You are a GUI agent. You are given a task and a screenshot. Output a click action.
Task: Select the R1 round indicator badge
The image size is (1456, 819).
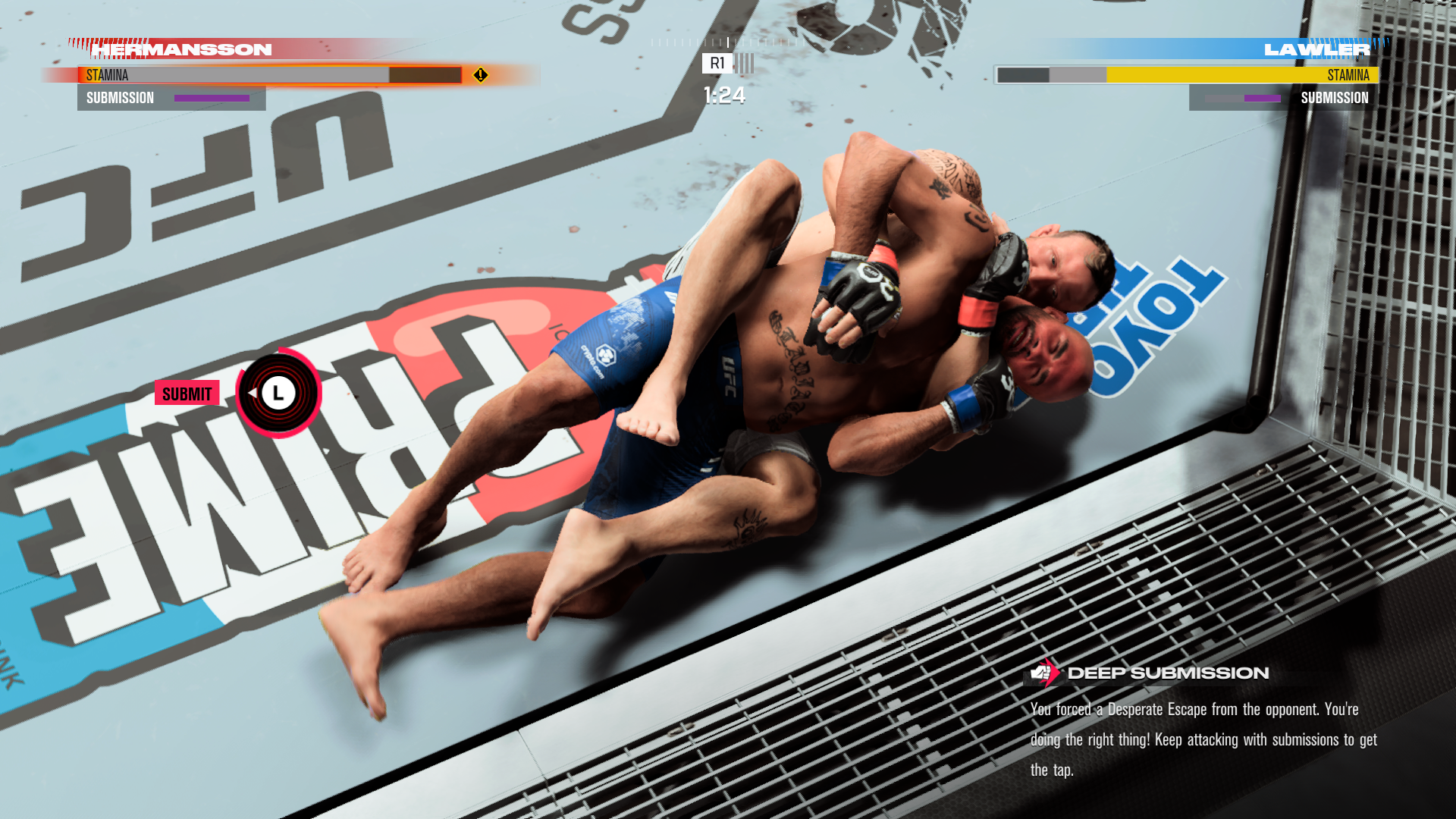716,64
